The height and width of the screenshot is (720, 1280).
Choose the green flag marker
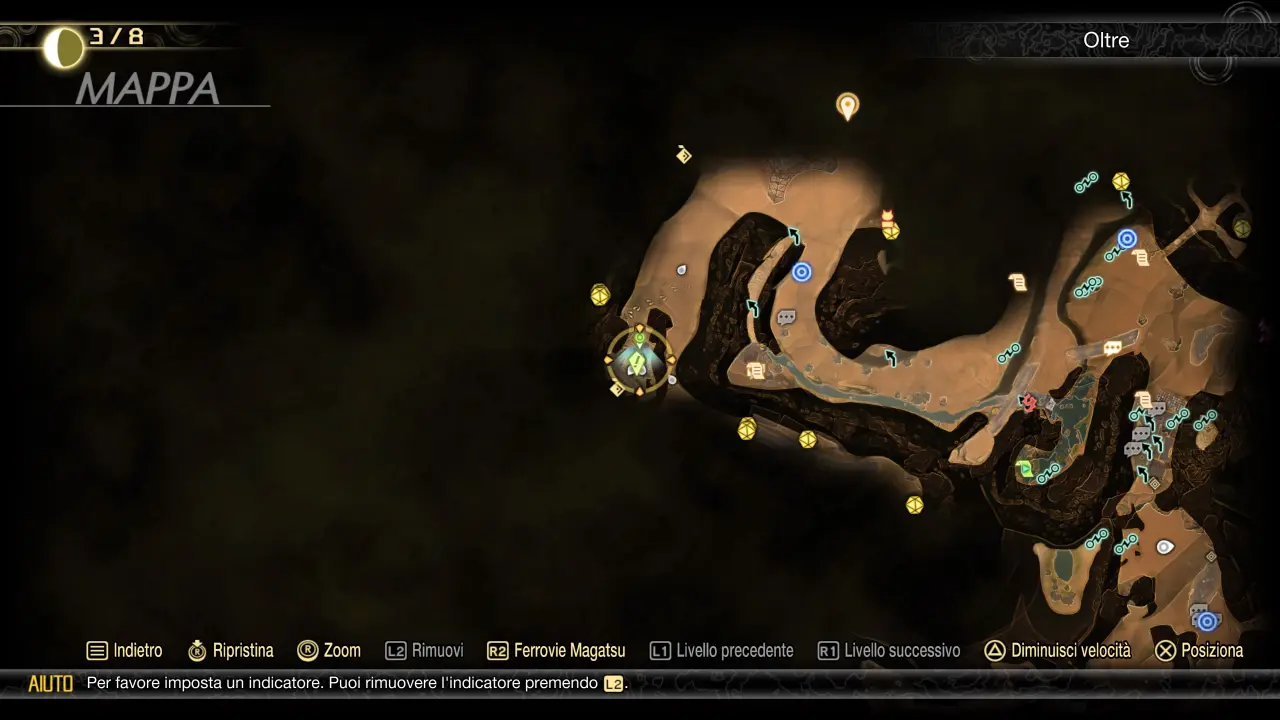tap(1024, 467)
